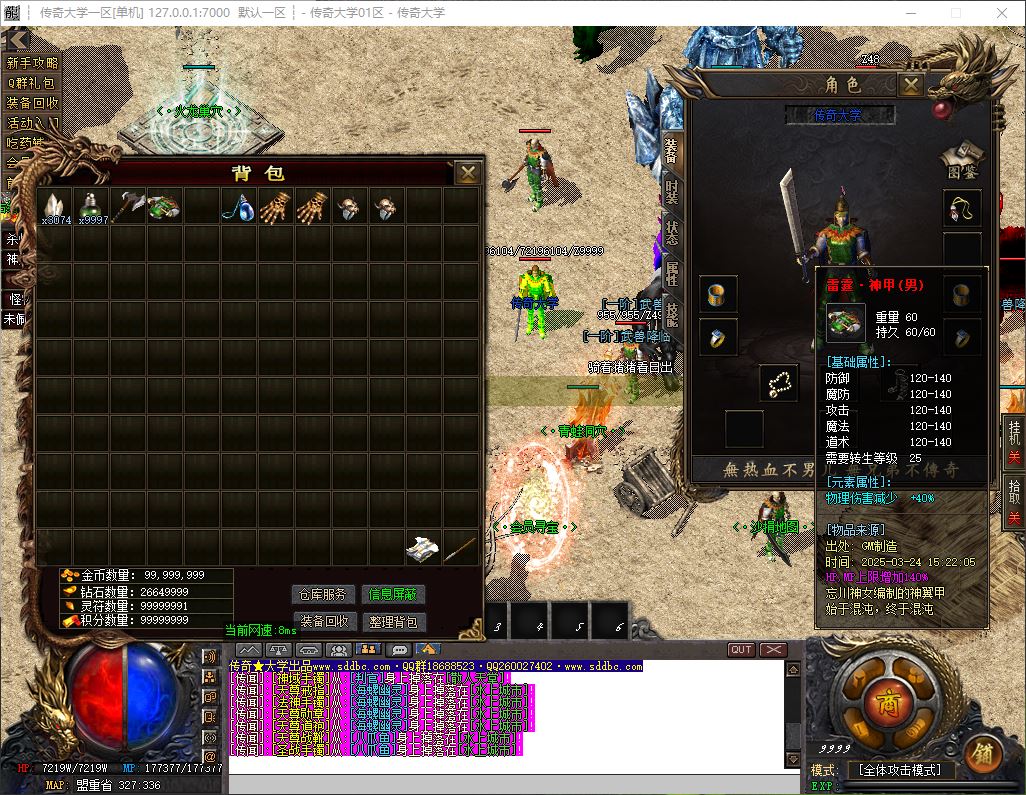Open the 新手攻略 beginner guide menu
This screenshot has height=795, width=1026.
click(32, 63)
